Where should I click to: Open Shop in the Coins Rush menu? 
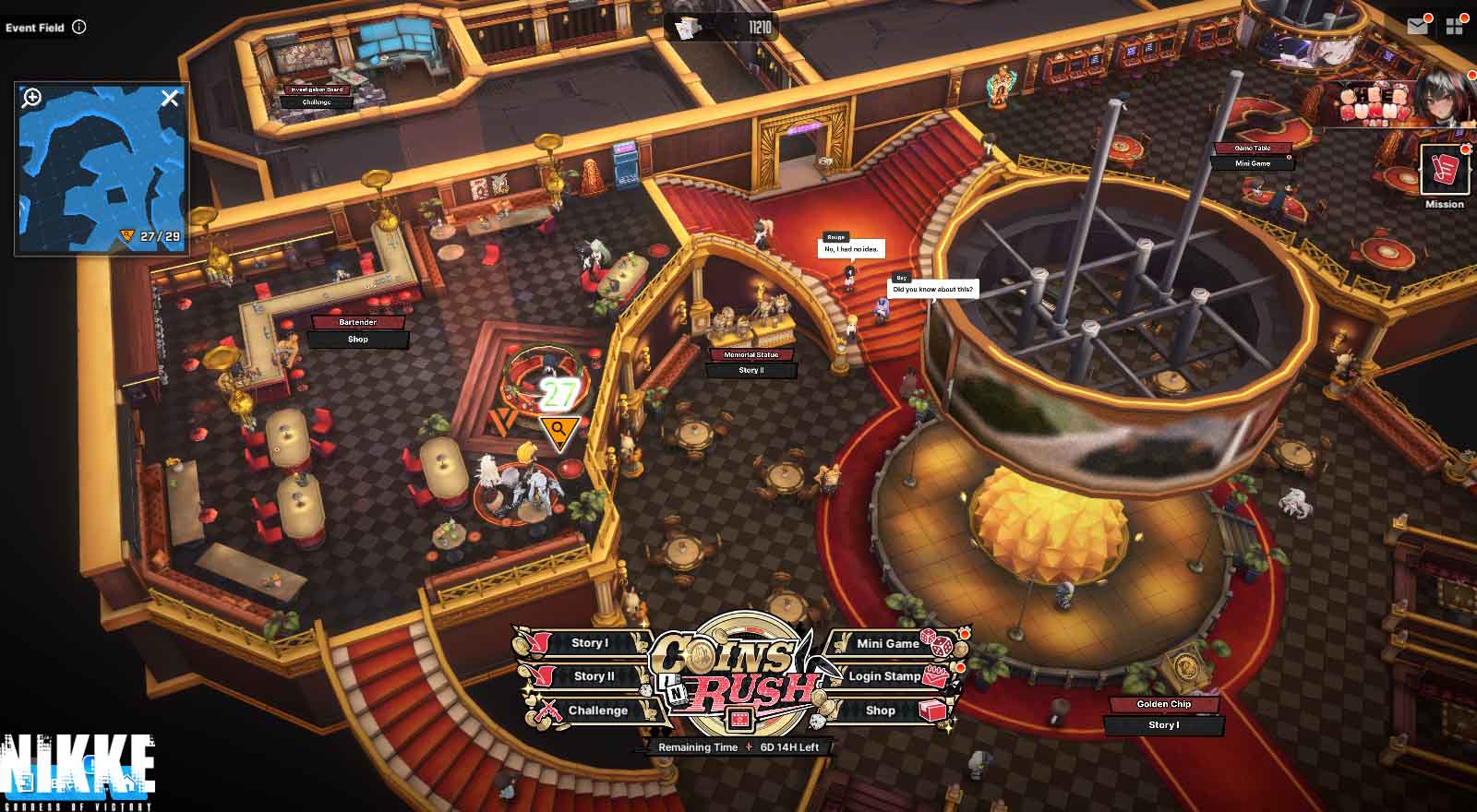pos(880,710)
